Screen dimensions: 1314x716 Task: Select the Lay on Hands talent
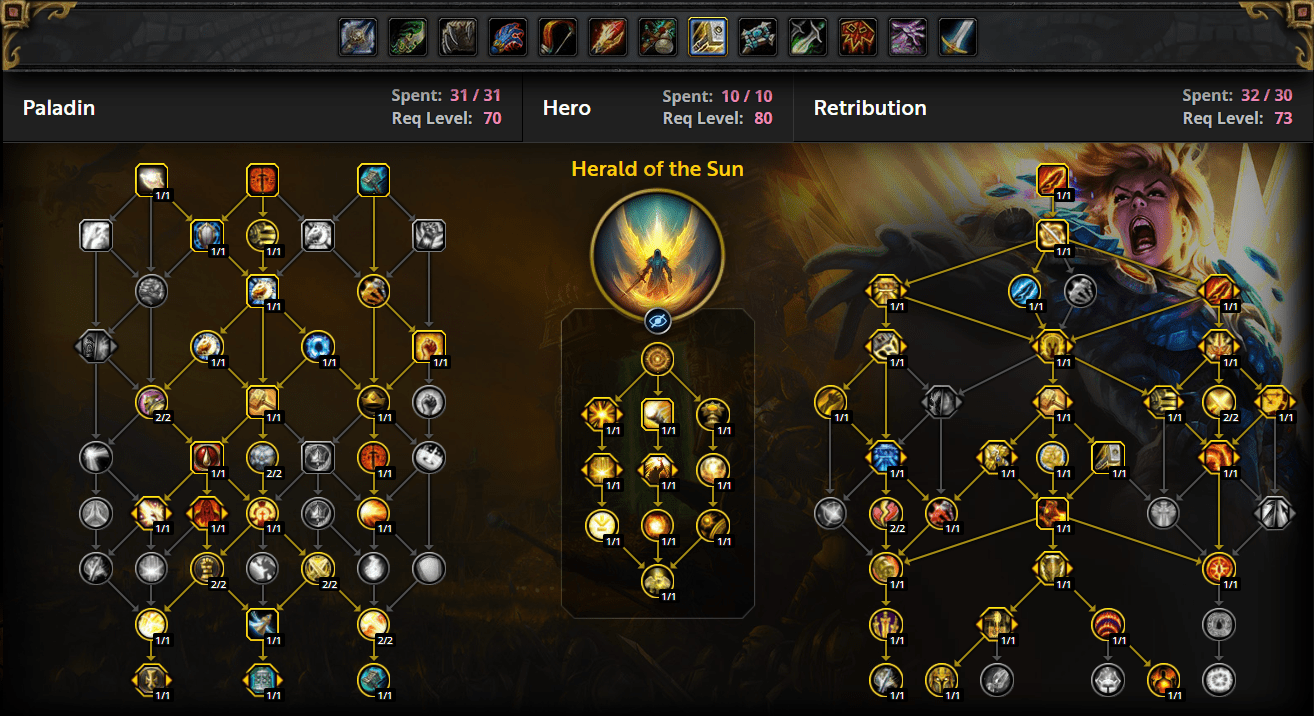tap(151, 180)
